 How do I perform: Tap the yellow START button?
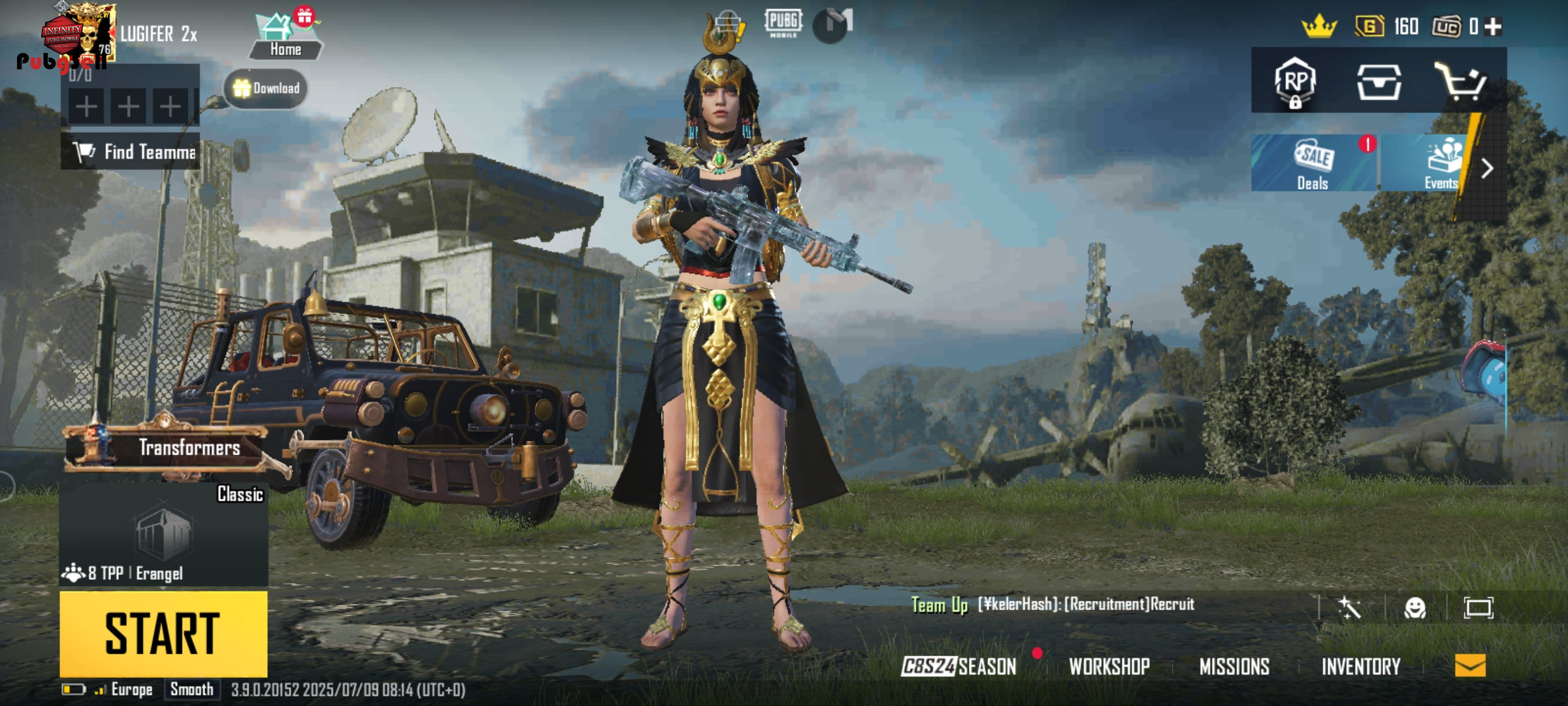163,633
